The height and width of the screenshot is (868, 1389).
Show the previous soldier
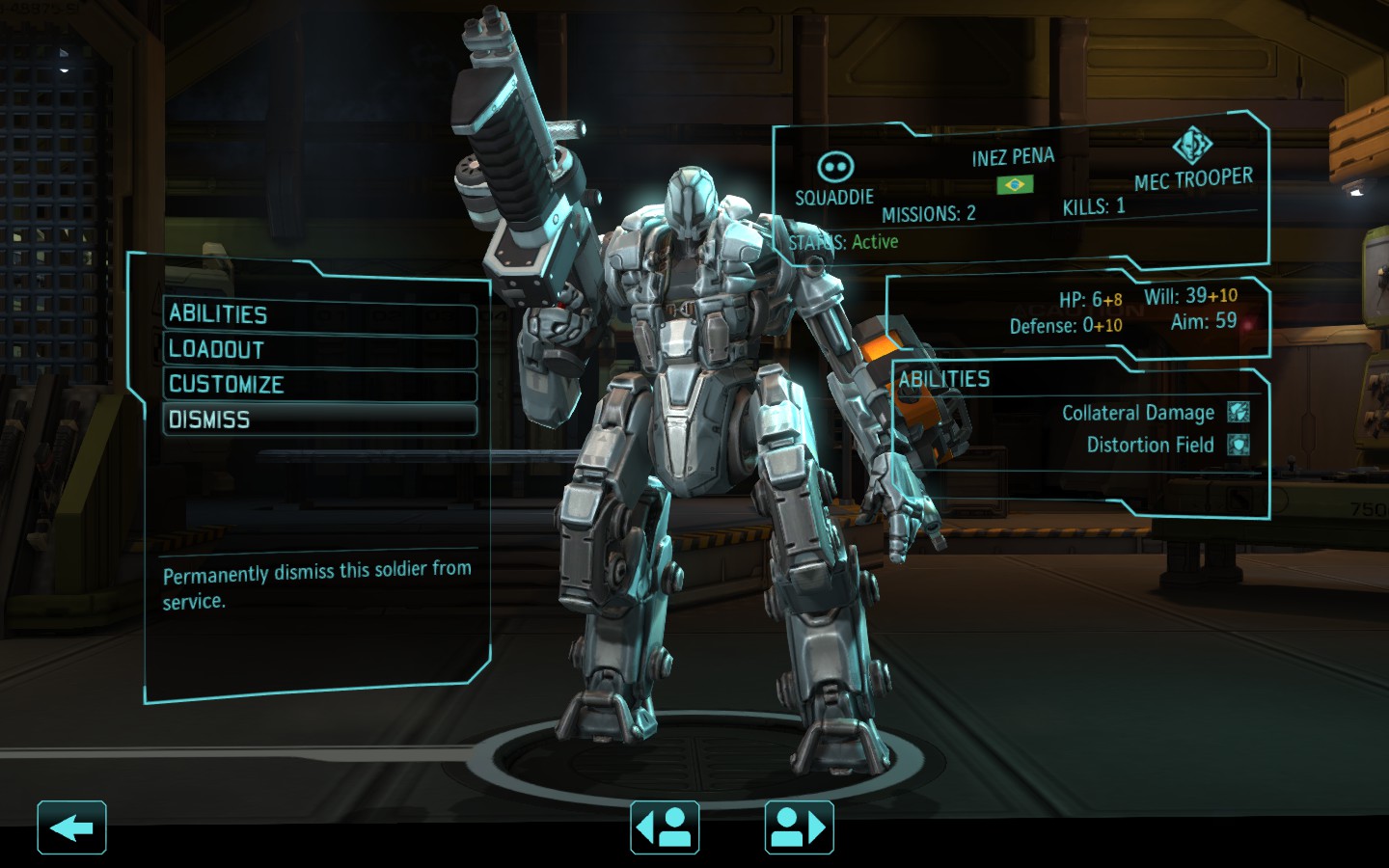coord(665,827)
